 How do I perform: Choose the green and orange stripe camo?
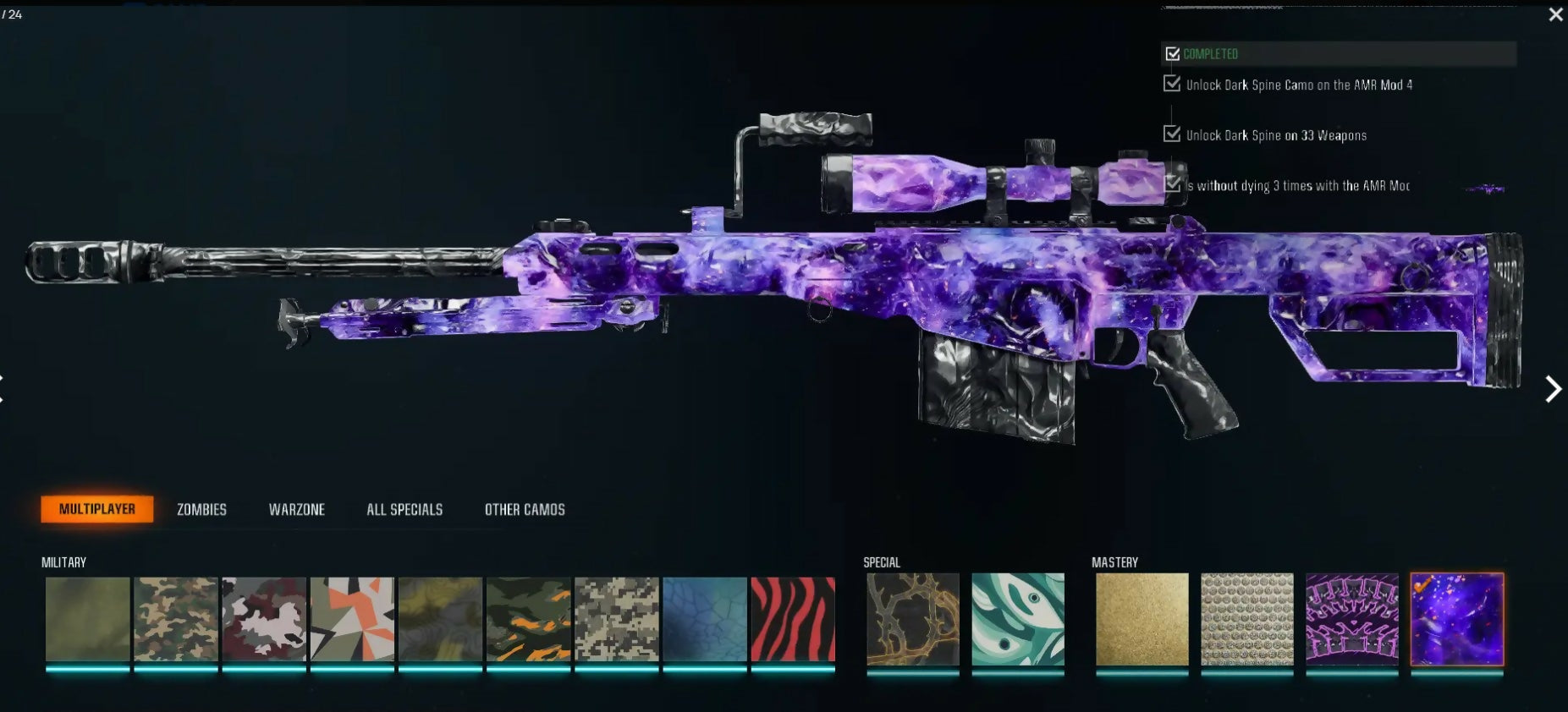(529, 619)
